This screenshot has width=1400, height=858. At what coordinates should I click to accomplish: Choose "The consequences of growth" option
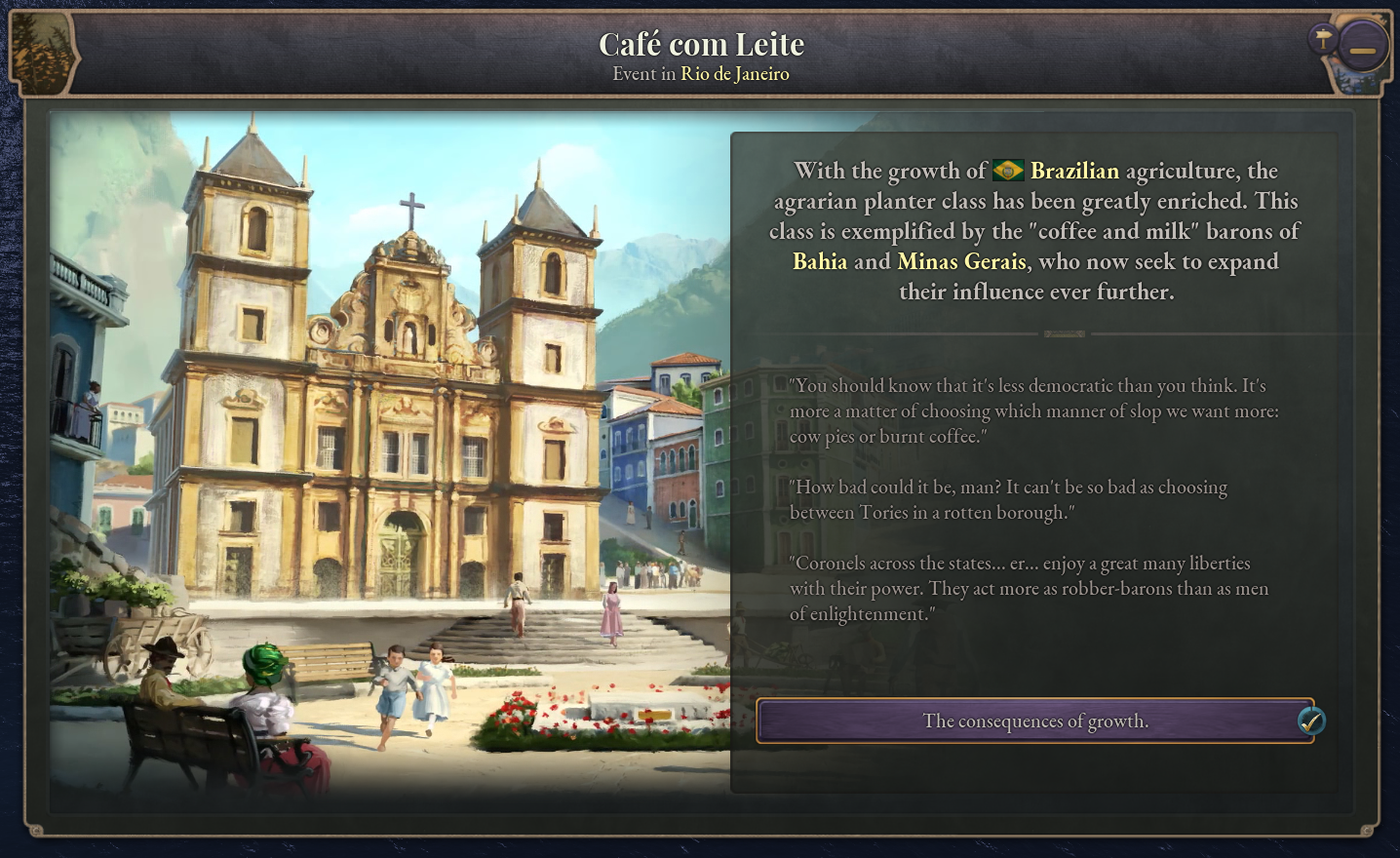[x=1034, y=721]
